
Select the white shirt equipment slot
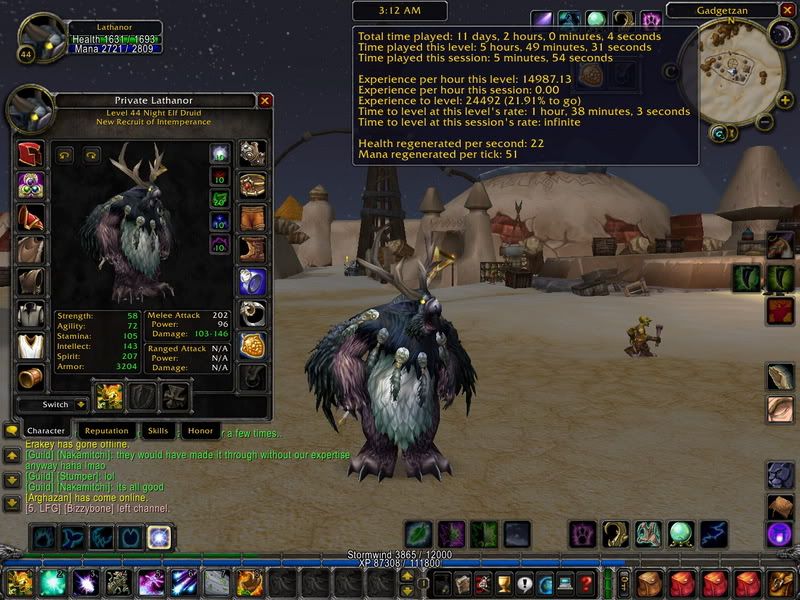31,314
